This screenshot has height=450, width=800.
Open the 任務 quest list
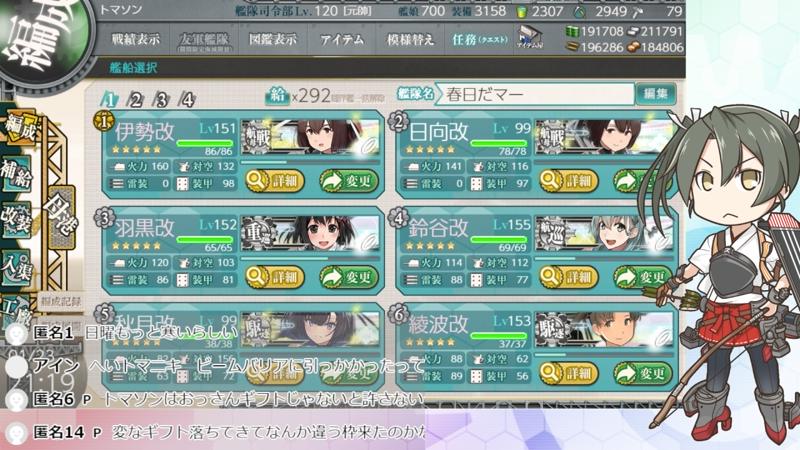pos(478,40)
